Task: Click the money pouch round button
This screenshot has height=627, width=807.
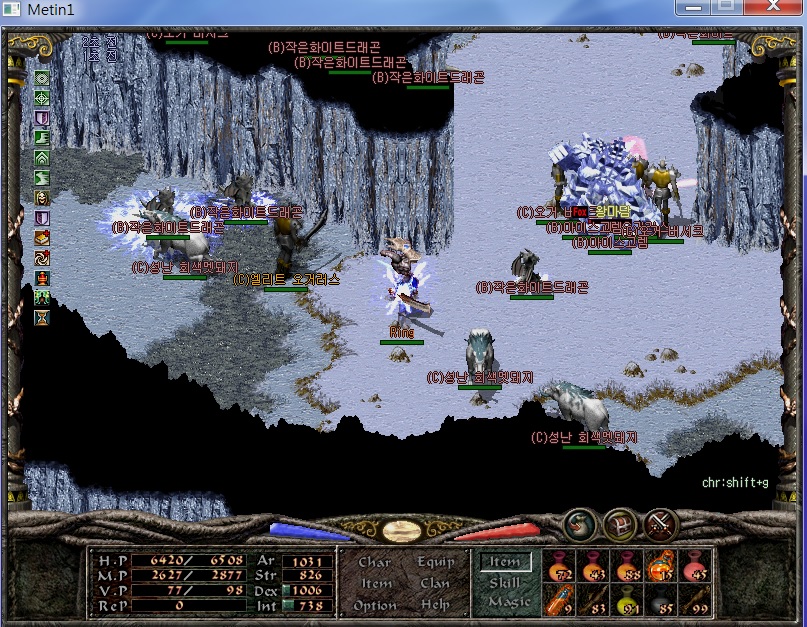Action: click(x=581, y=523)
